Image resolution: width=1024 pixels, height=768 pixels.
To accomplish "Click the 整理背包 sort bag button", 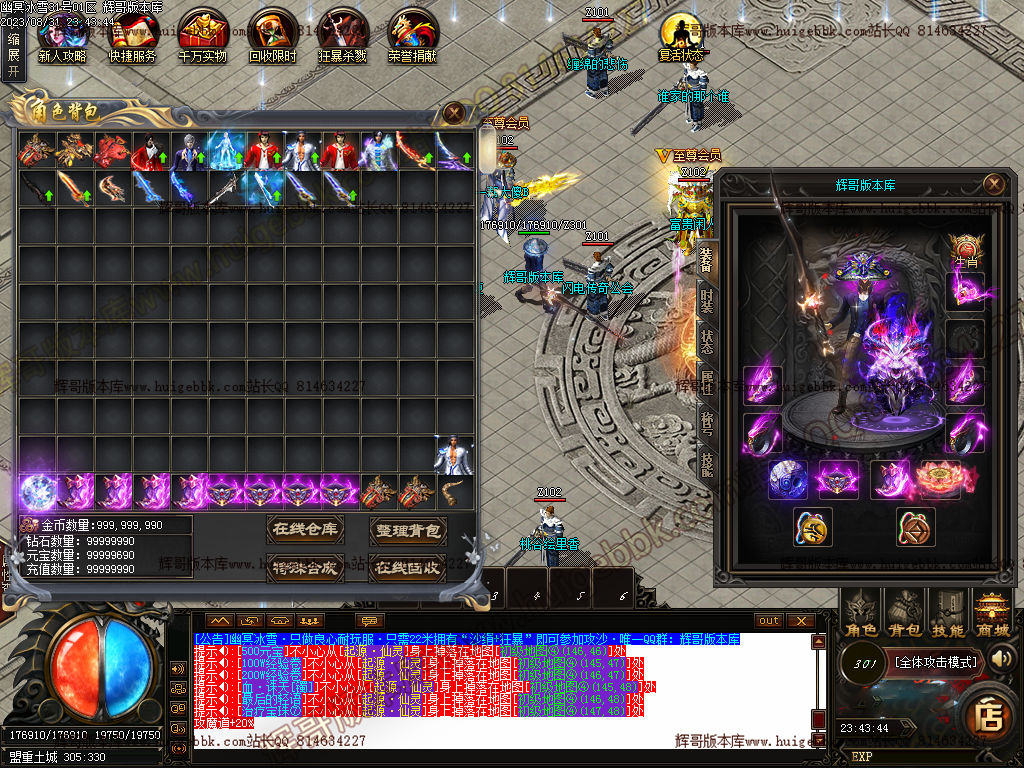I will pyautogui.click(x=407, y=529).
